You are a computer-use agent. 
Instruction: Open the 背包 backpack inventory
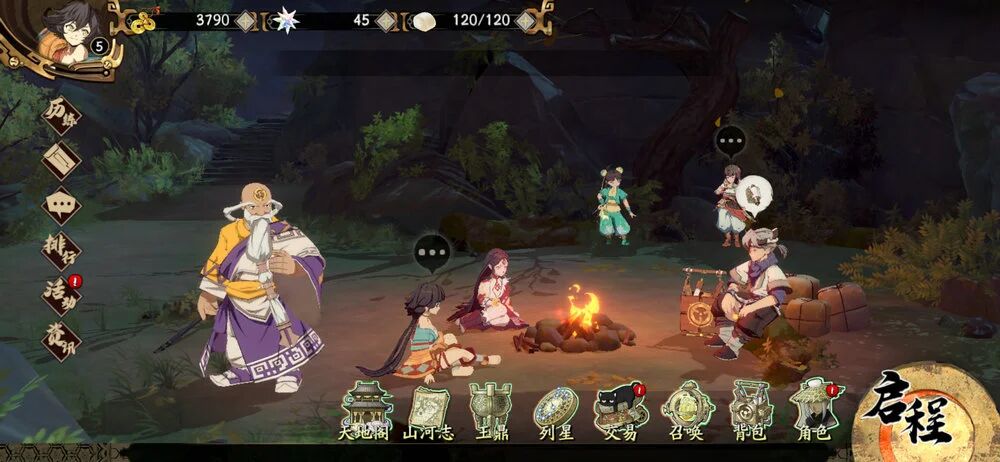[x=749, y=410]
